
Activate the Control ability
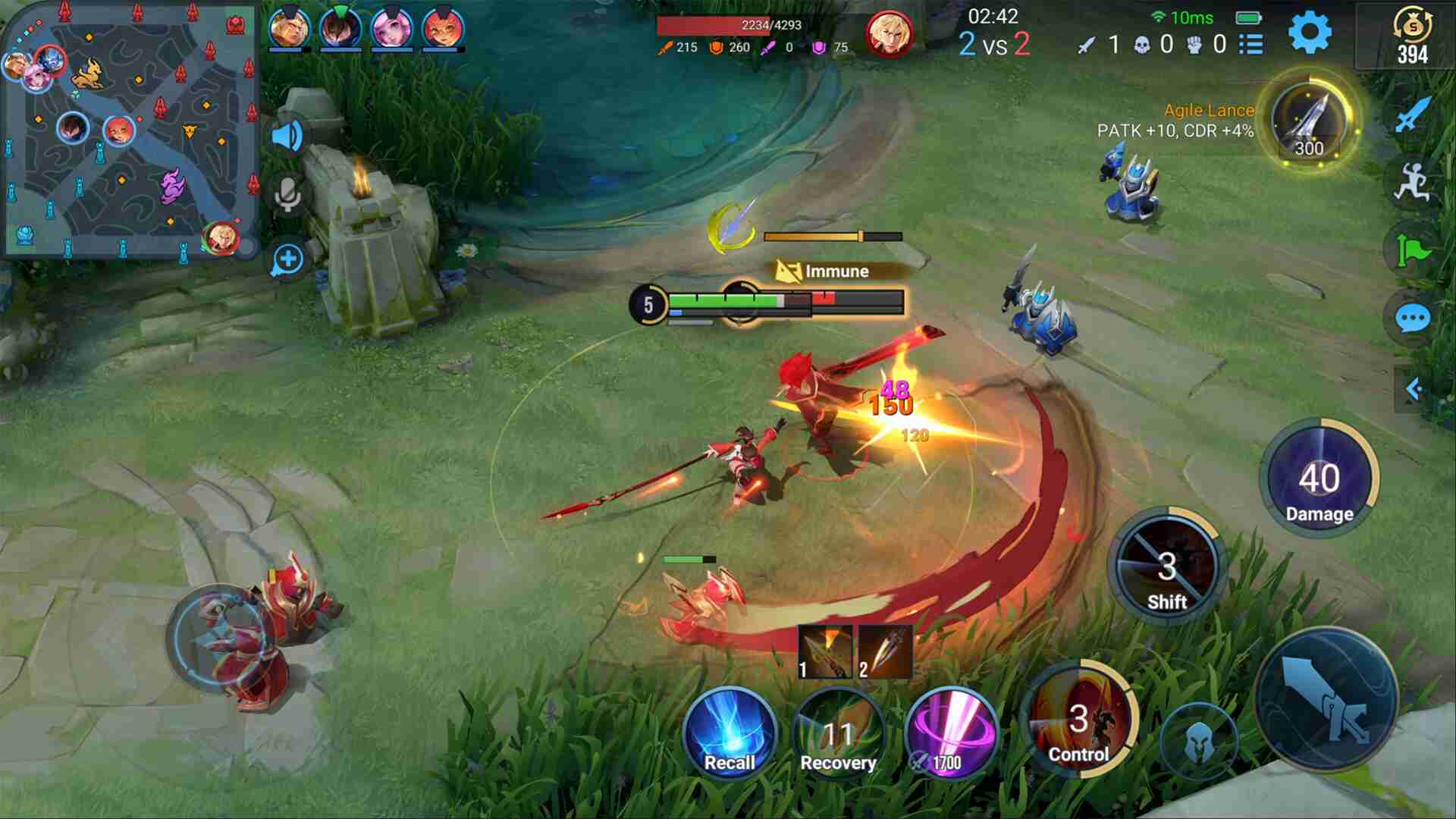1079,720
